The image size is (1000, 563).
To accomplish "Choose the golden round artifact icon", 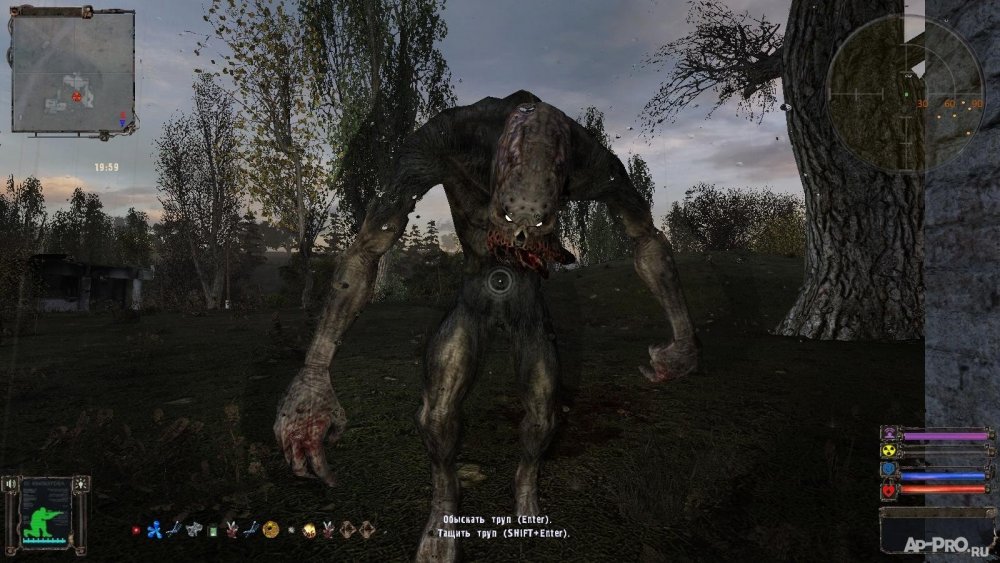I will click(270, 529).
